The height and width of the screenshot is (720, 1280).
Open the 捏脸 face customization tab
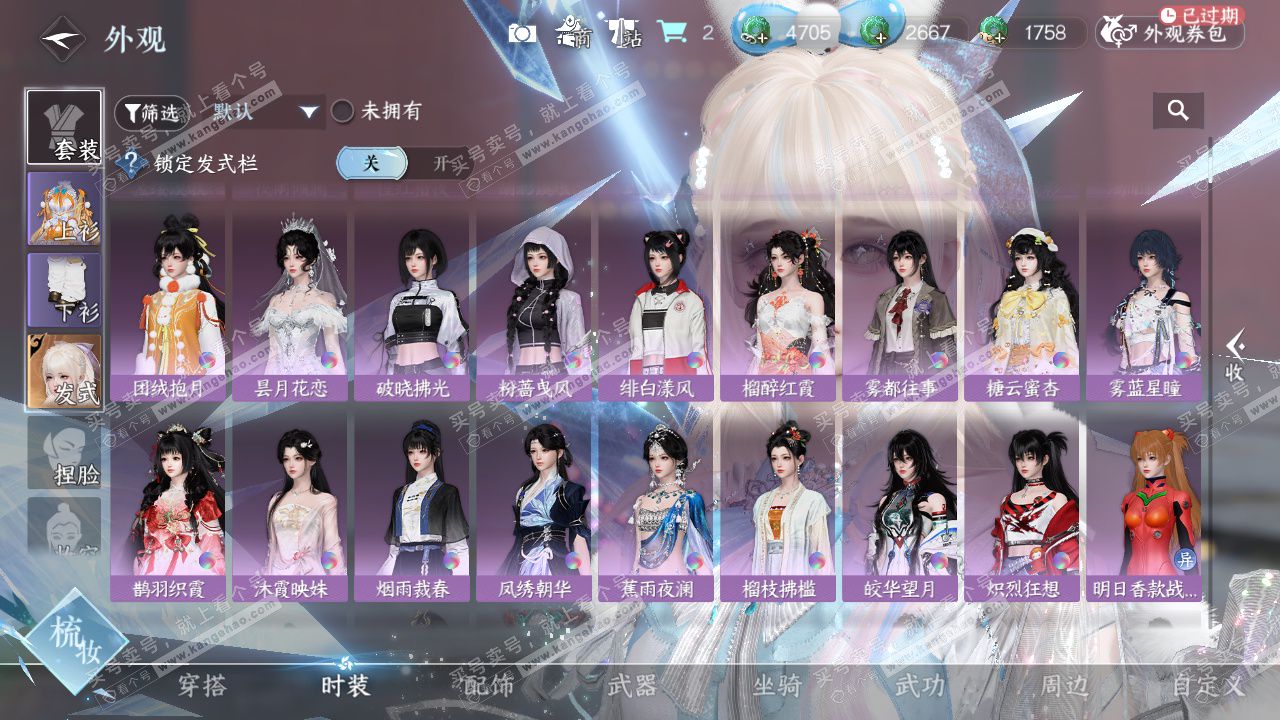tap(64, 452)
